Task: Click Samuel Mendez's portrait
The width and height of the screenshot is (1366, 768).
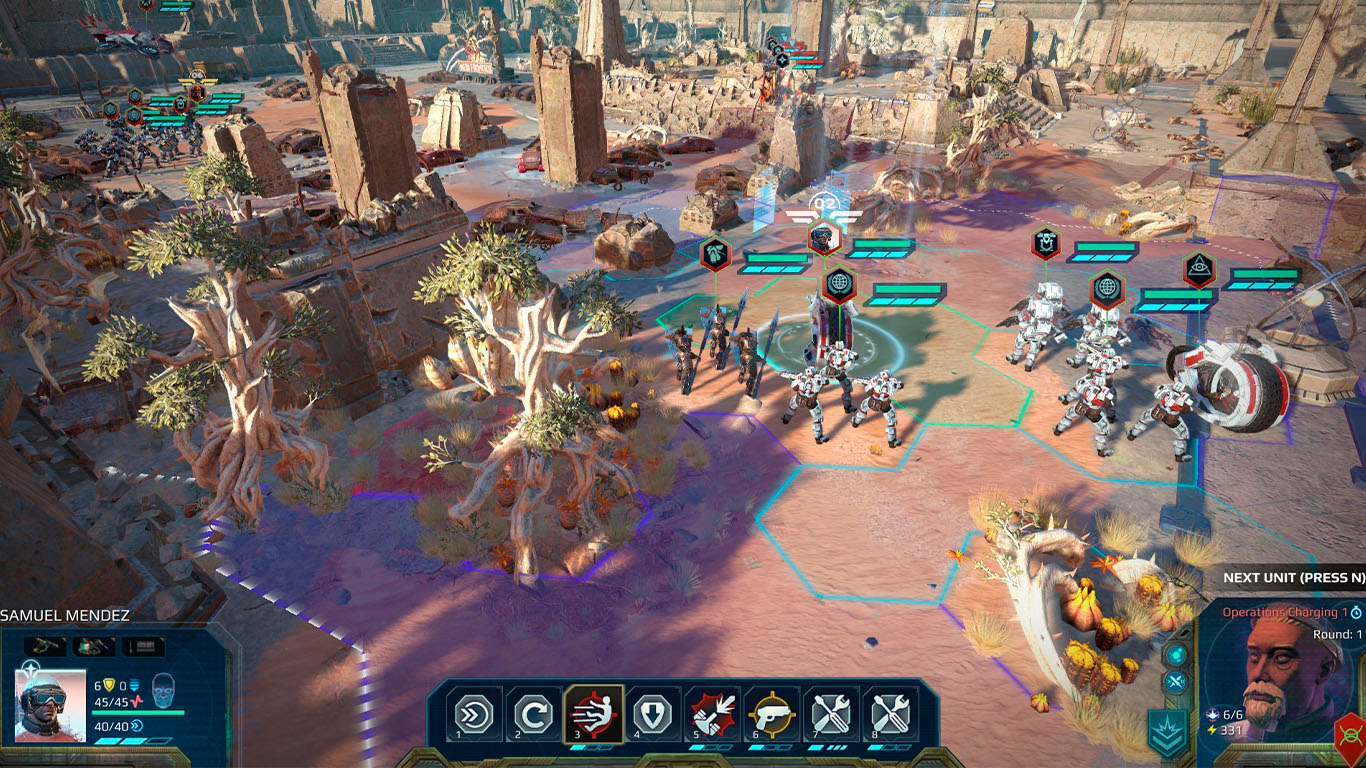Action: tap(50, 705)
